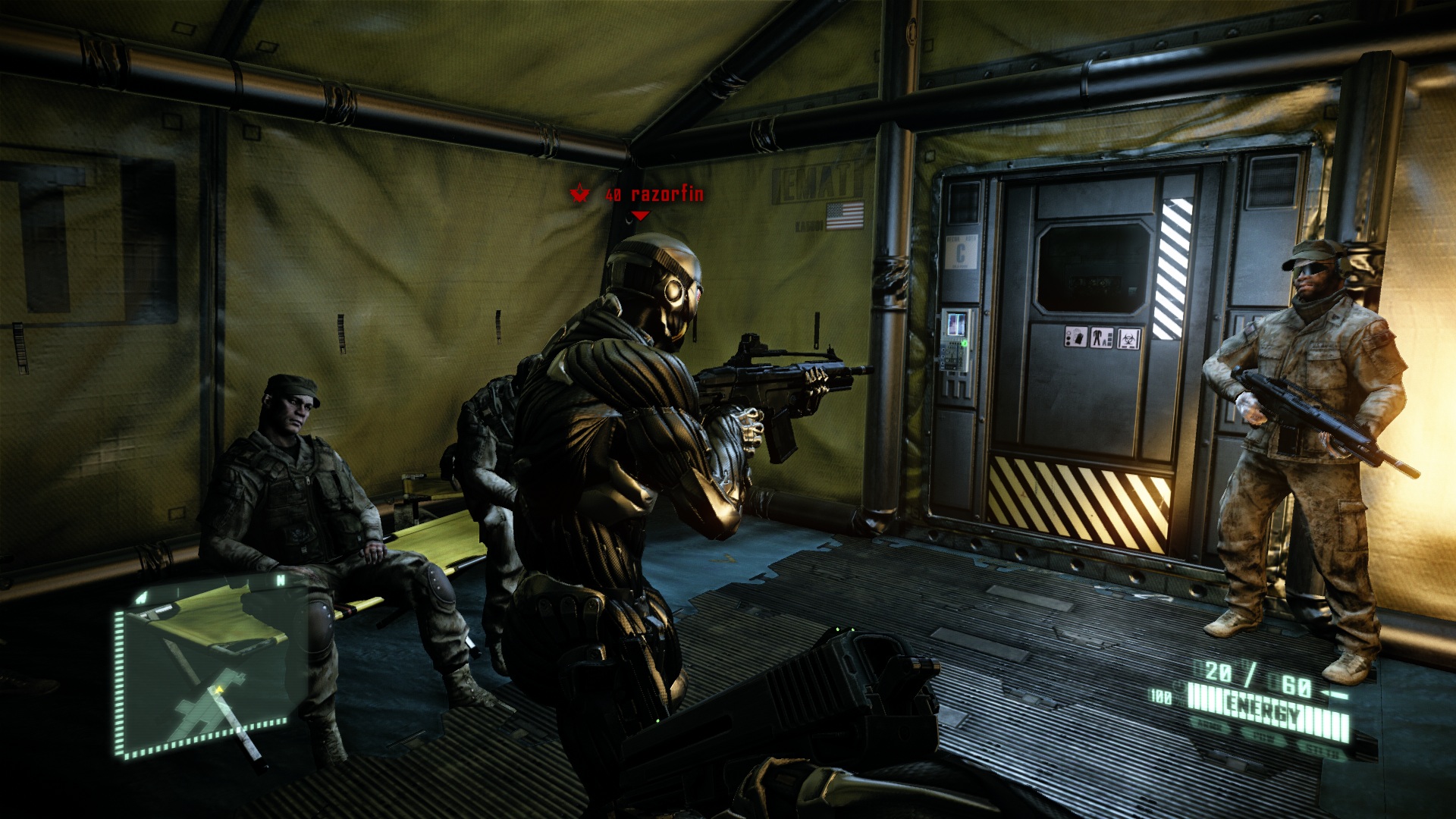Select the razorfin player name tag
Screen dimensions: 1456x819
[x=667, y=195]
